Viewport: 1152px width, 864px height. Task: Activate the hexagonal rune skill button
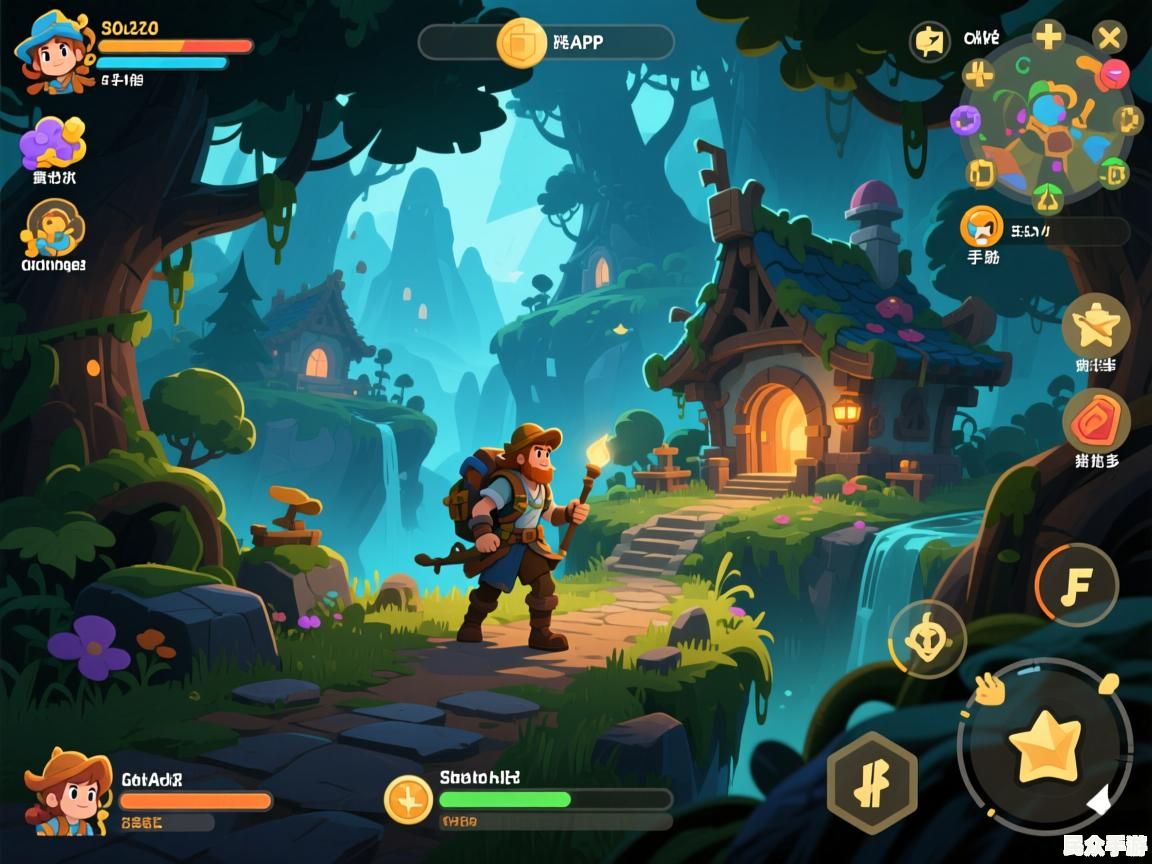point(872,782)
